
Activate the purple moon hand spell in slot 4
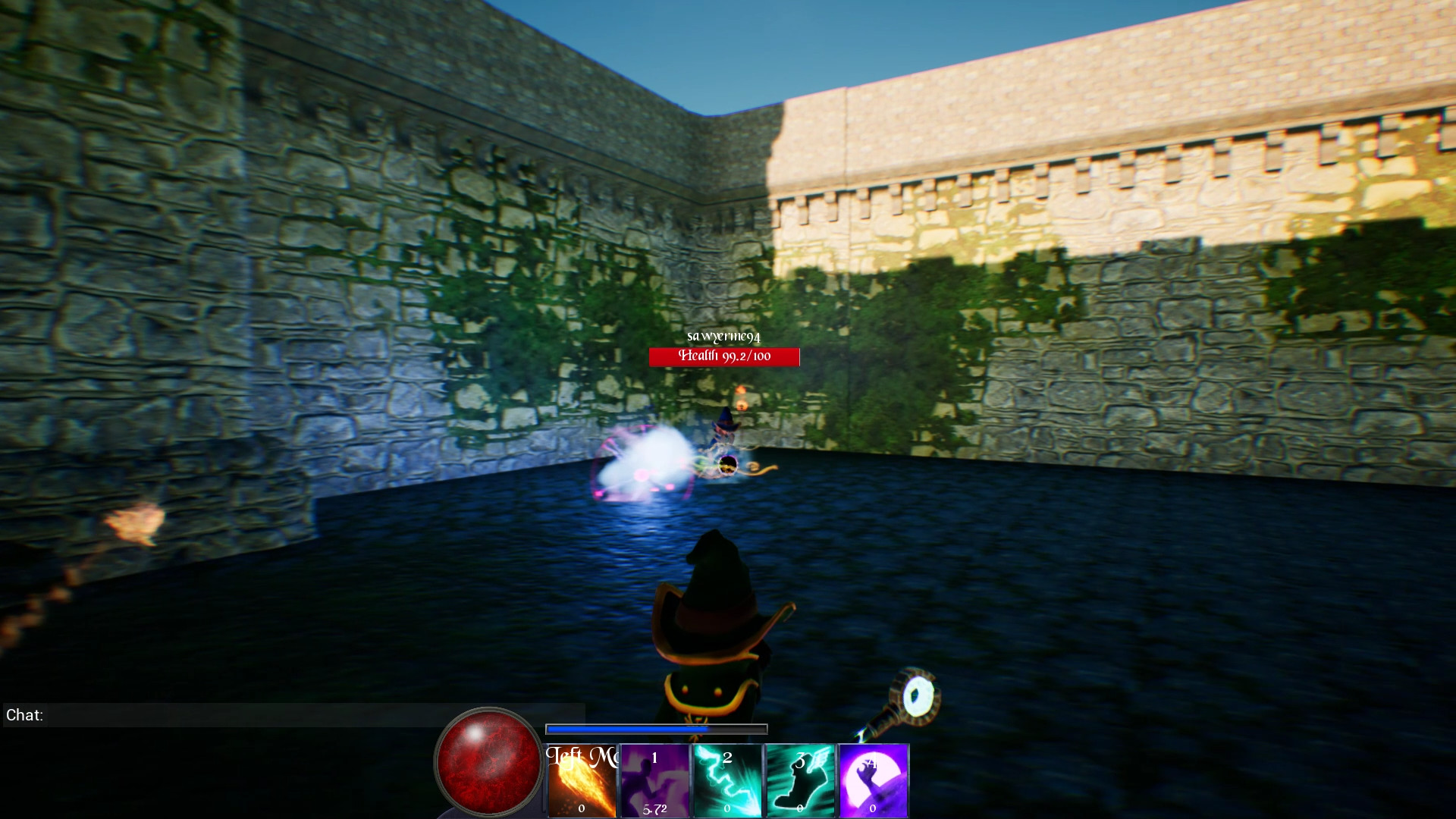(872, 780)
